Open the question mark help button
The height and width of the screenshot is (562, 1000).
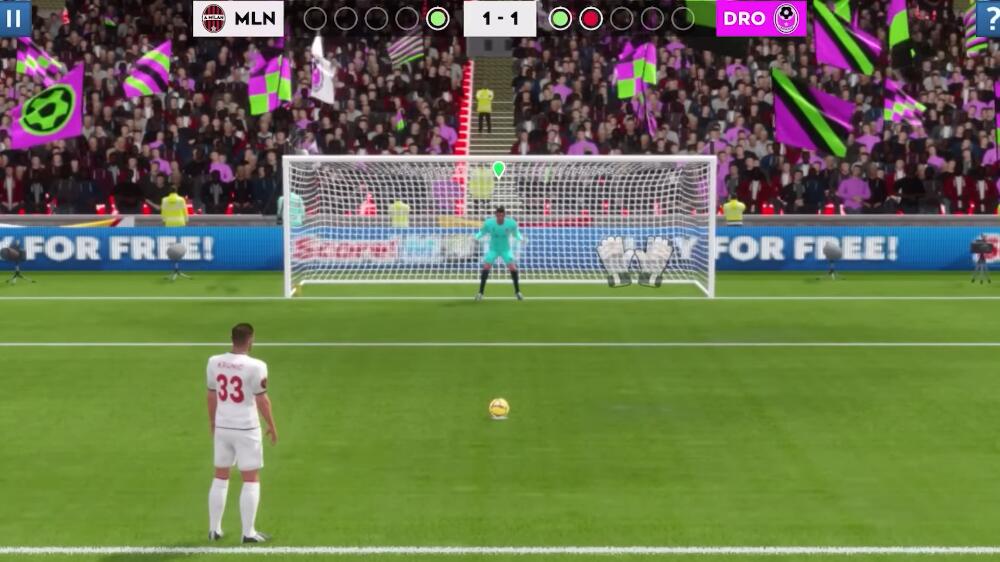[x=989, y=18]
